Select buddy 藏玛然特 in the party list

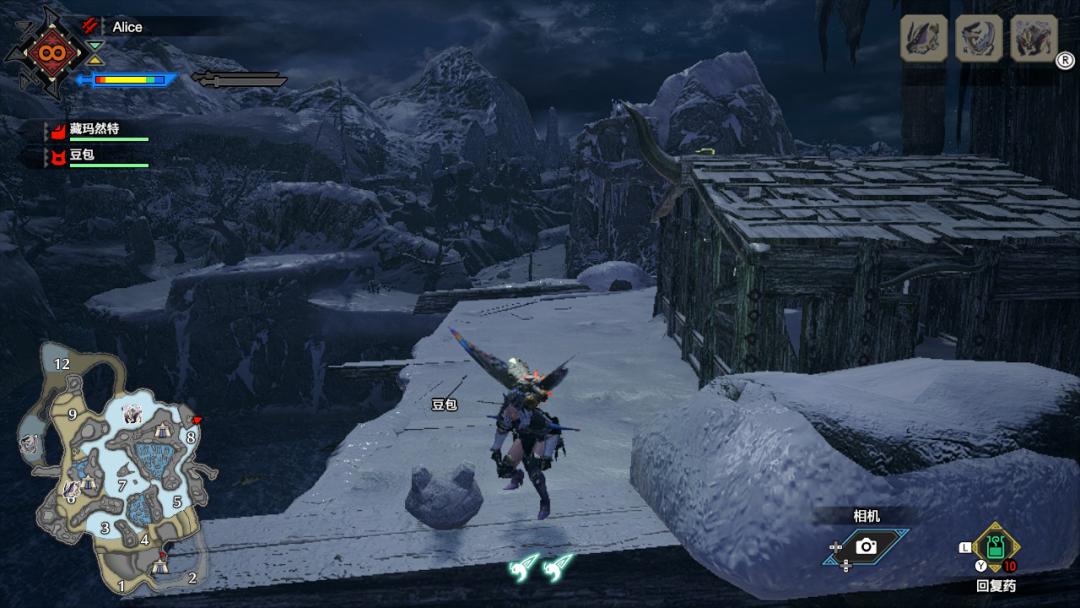pos(94,129)
